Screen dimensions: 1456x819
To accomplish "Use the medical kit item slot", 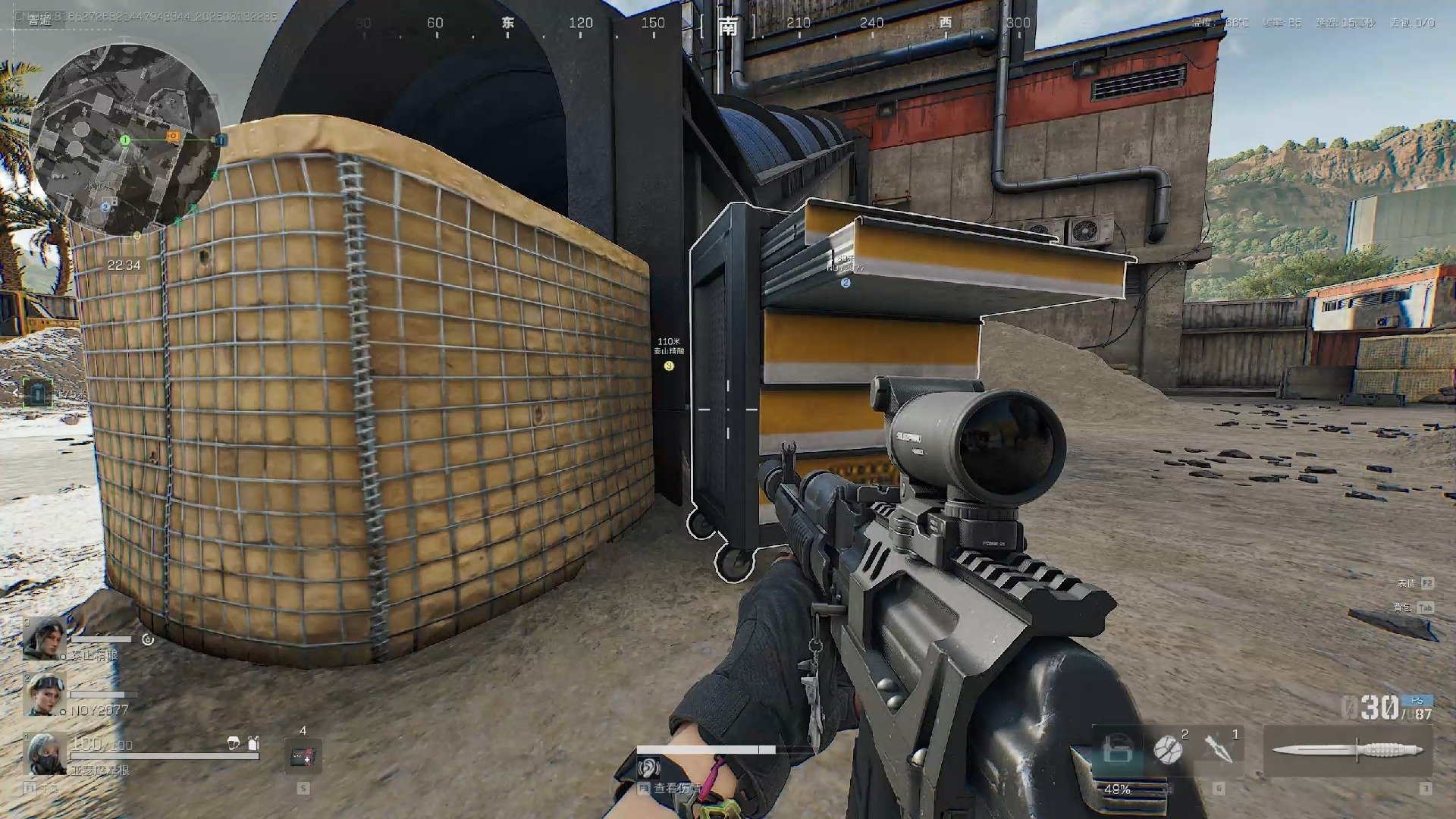I will coord(303,755).
